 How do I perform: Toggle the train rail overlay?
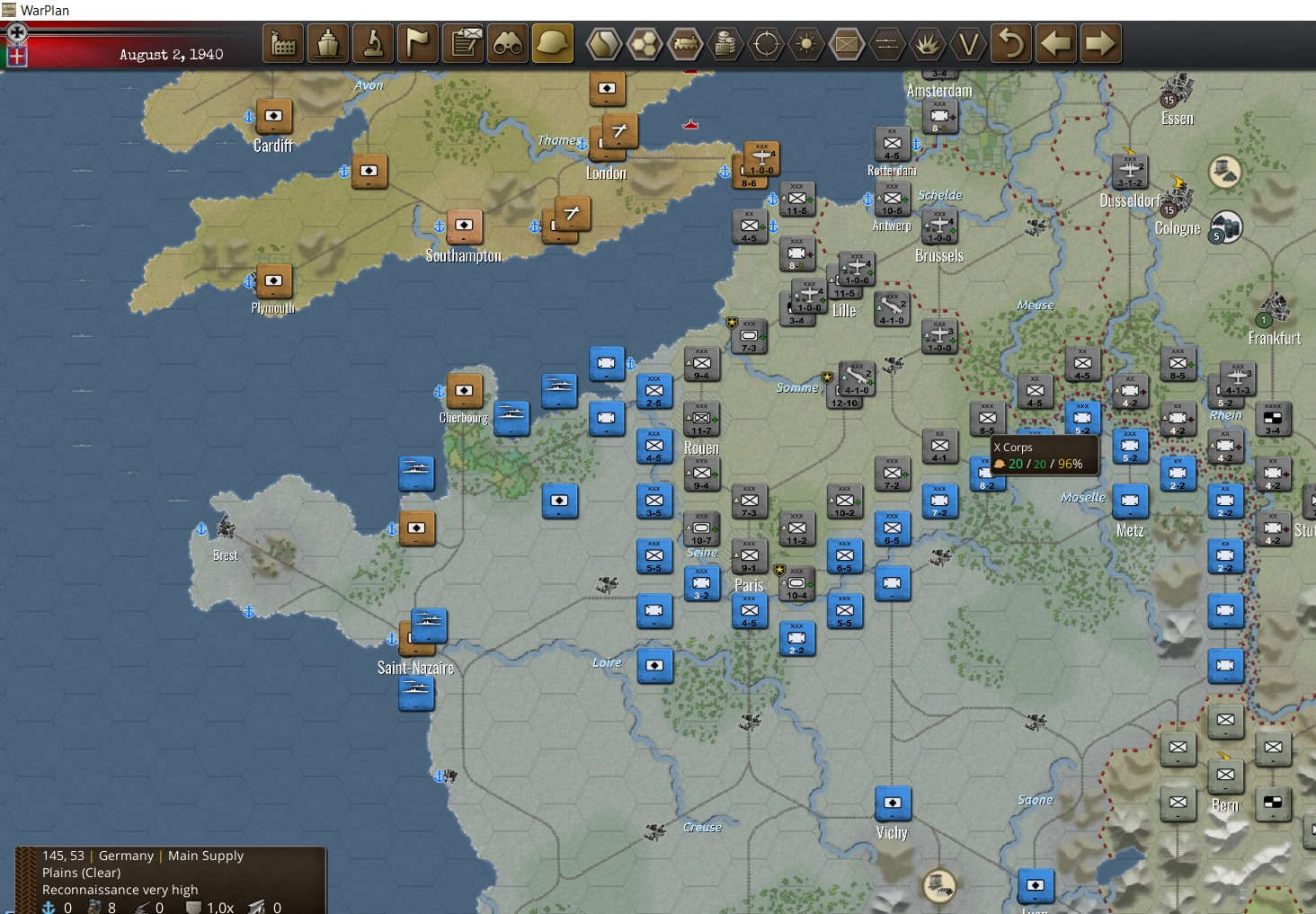tap(685, 43)
